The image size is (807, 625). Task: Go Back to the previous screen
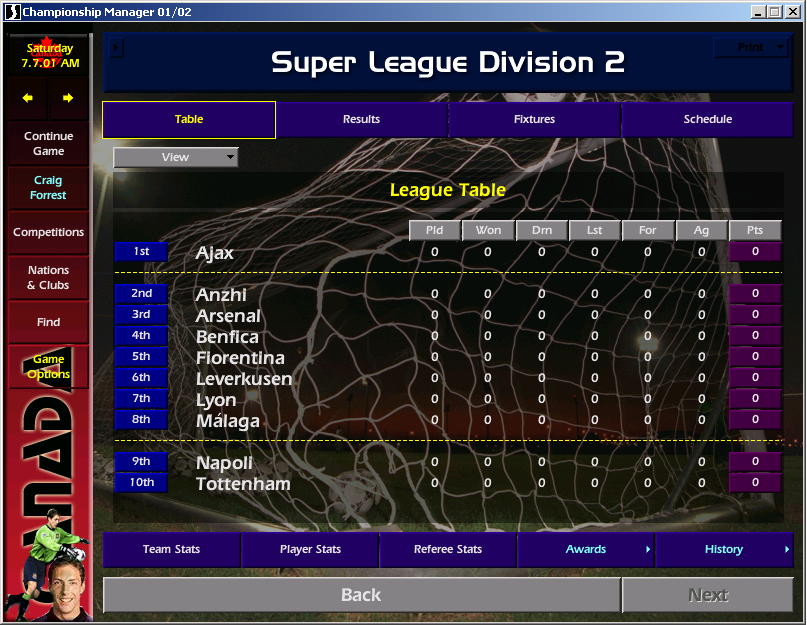[x=361, y=595]
